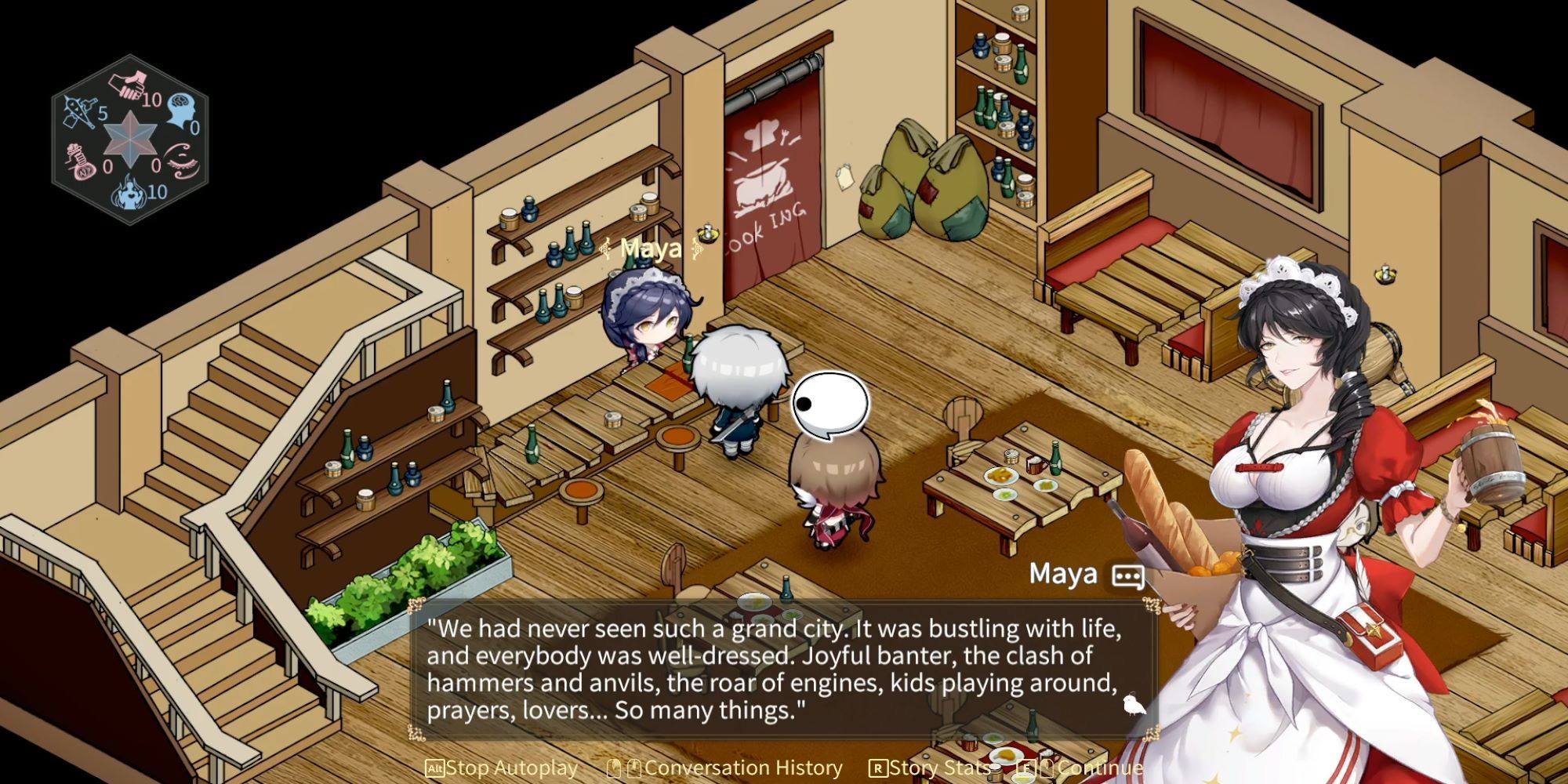Select the brain head stat icon
The height and width of the screenshot is (784, 1568).
click(x=180, y=110)
